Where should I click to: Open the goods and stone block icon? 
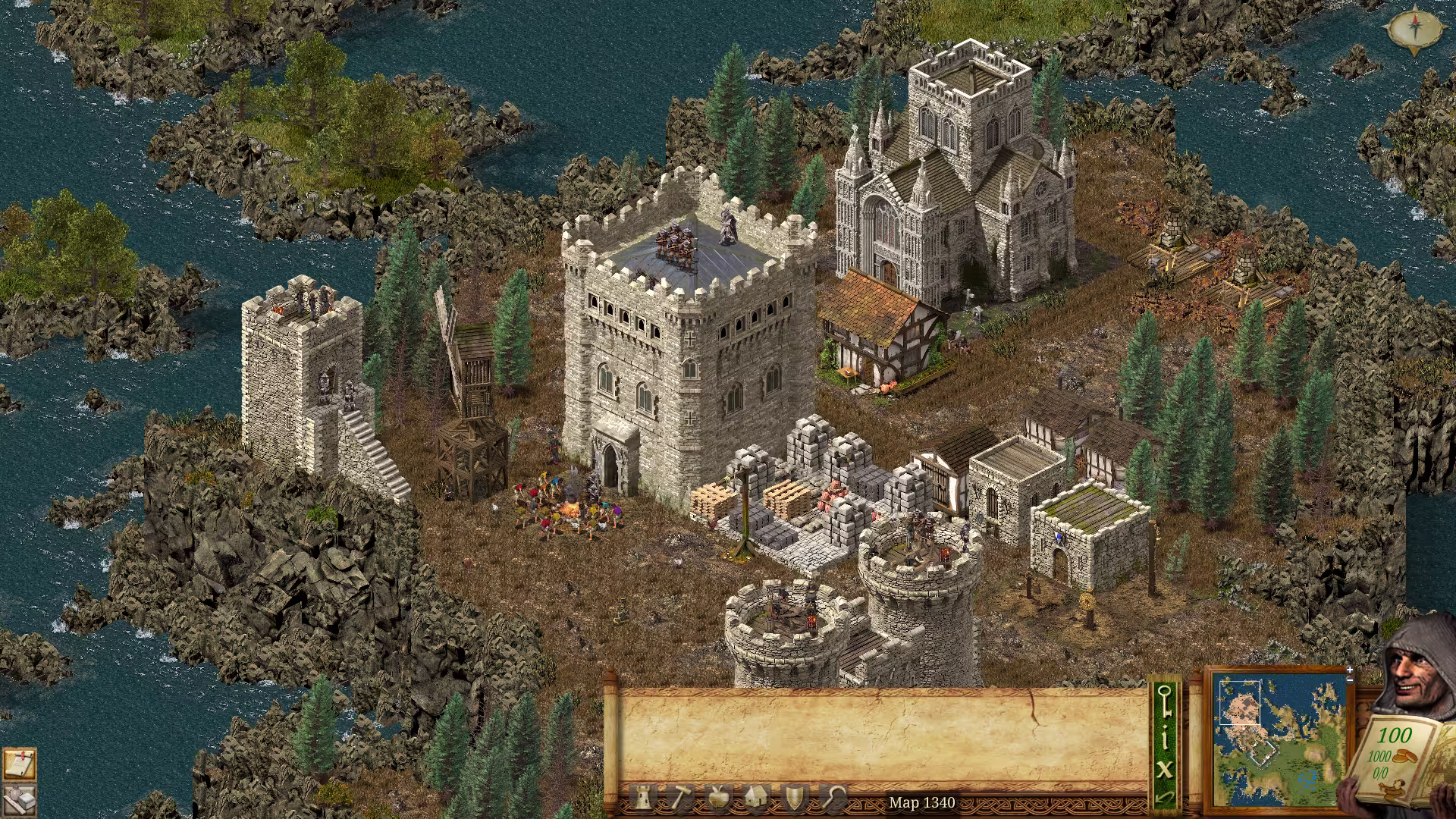click(18, 800)
